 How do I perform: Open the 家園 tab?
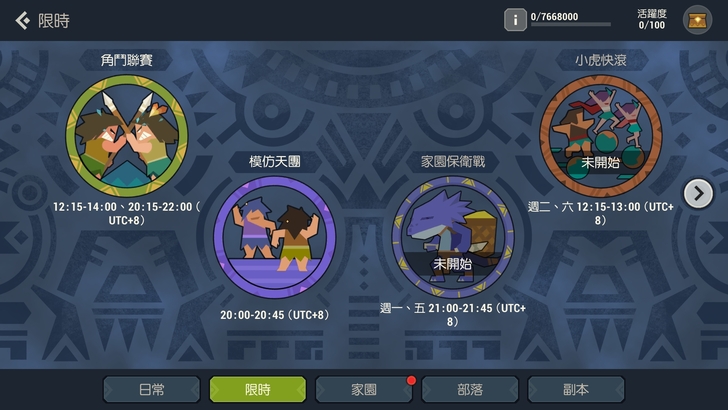coord(363,389)
